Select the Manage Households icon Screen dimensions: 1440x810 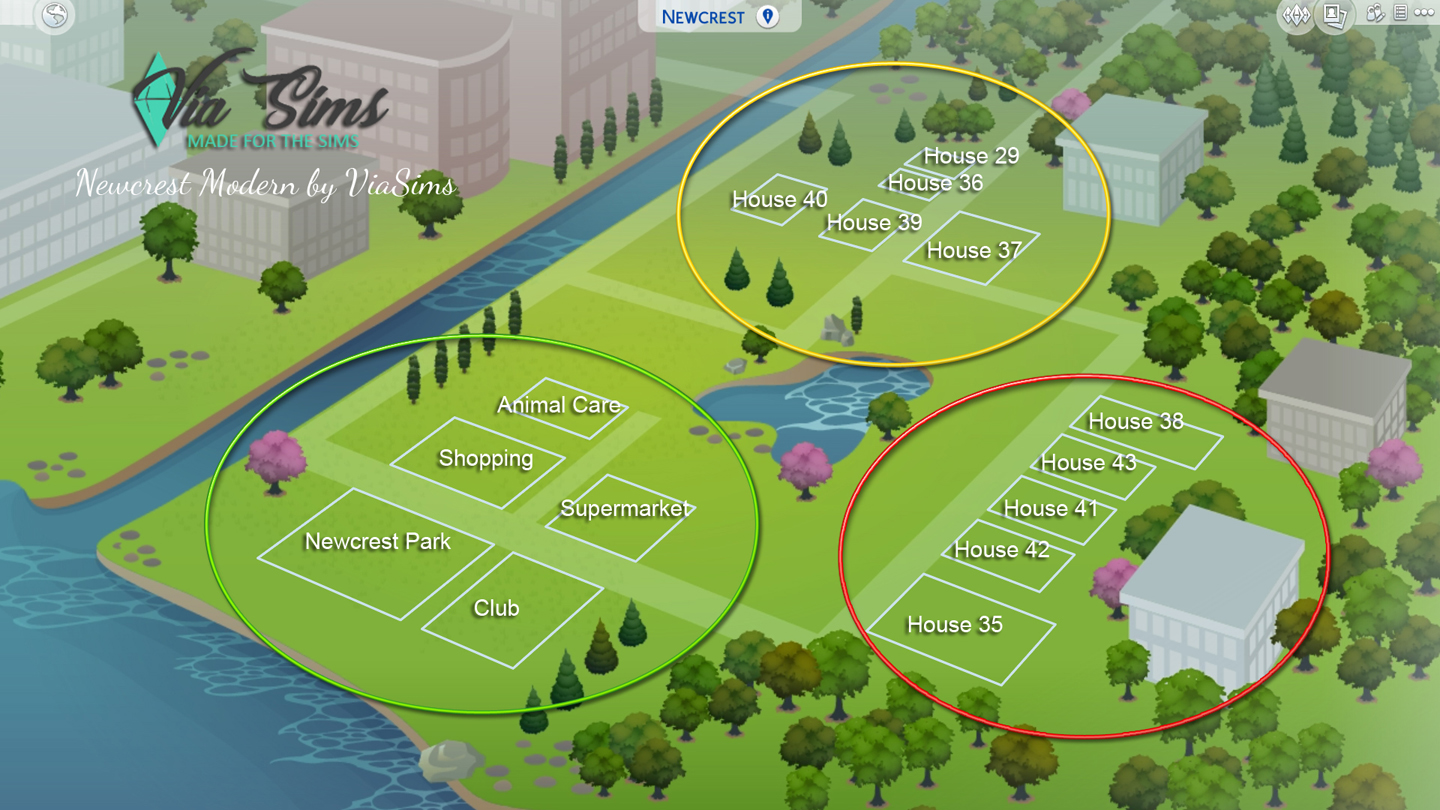point(1375,14)
